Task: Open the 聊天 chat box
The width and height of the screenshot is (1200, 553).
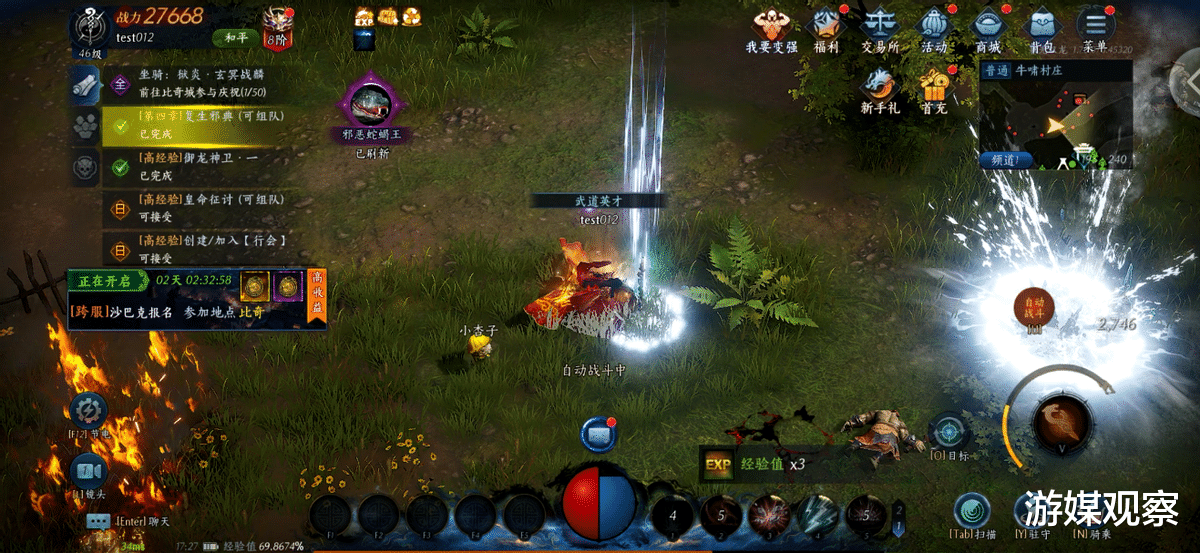Action: coord(98,521)
